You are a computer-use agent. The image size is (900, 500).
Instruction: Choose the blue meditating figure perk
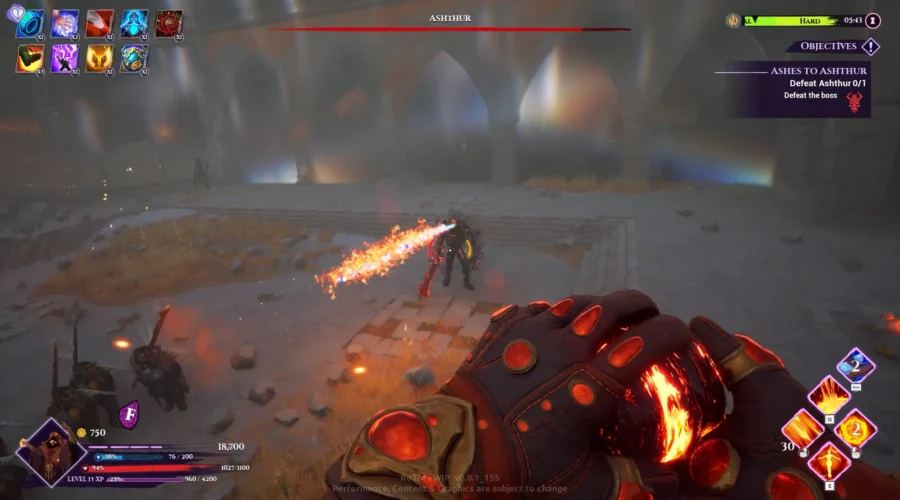point(133,23)
